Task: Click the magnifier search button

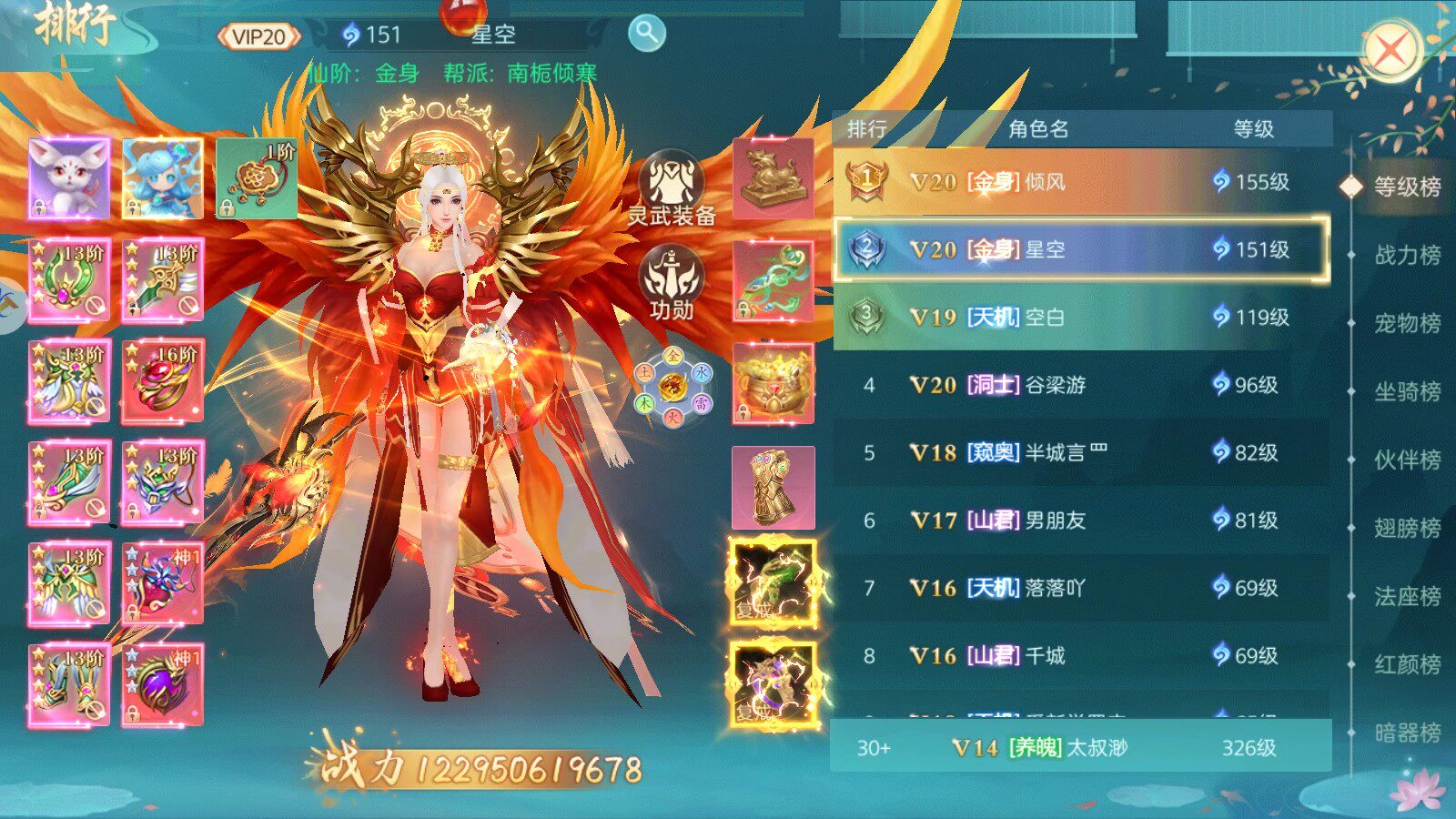Action: click(646, 34)
